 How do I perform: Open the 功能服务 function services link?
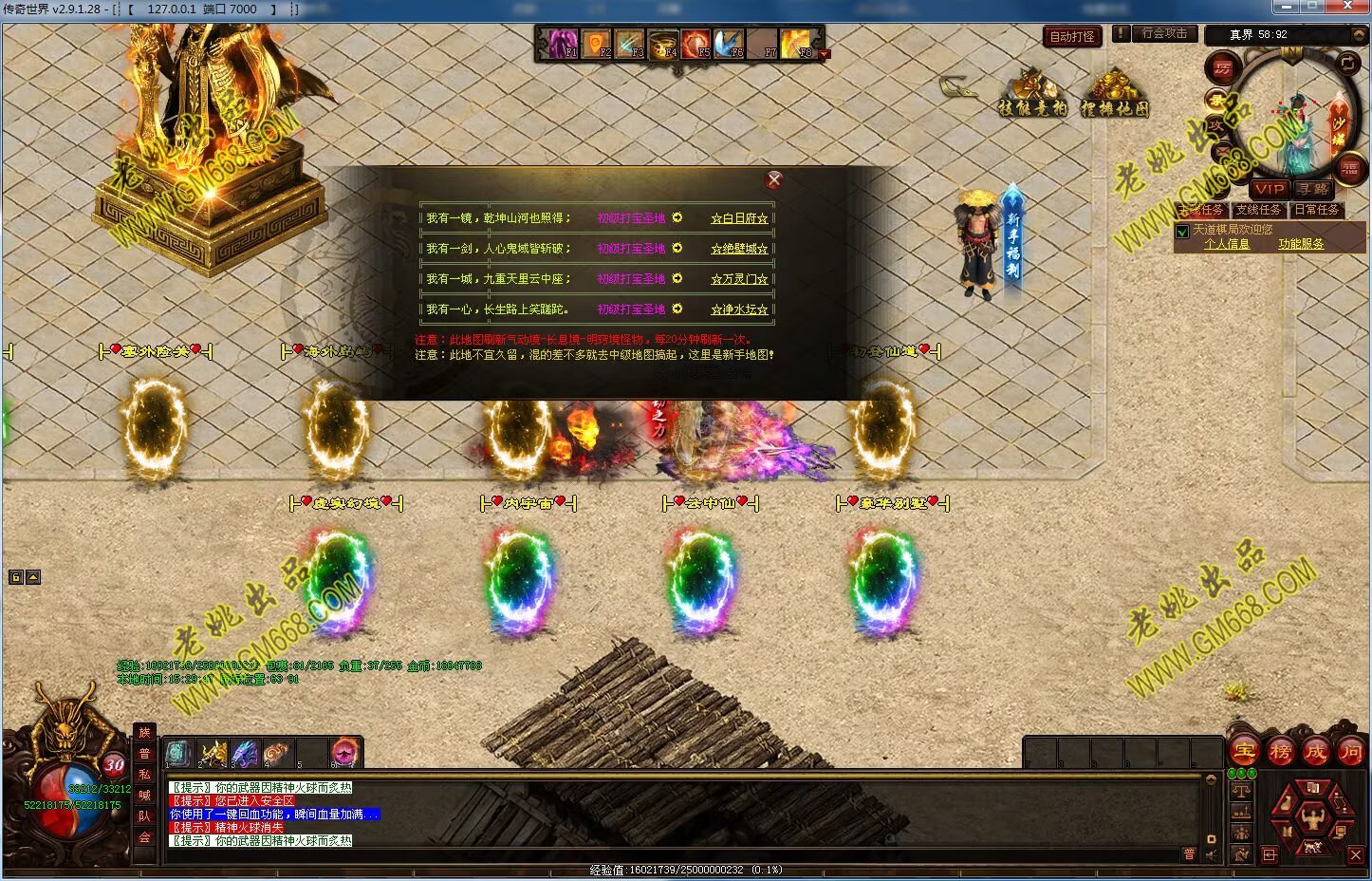pyautogui.click(x=1300, y=244)
